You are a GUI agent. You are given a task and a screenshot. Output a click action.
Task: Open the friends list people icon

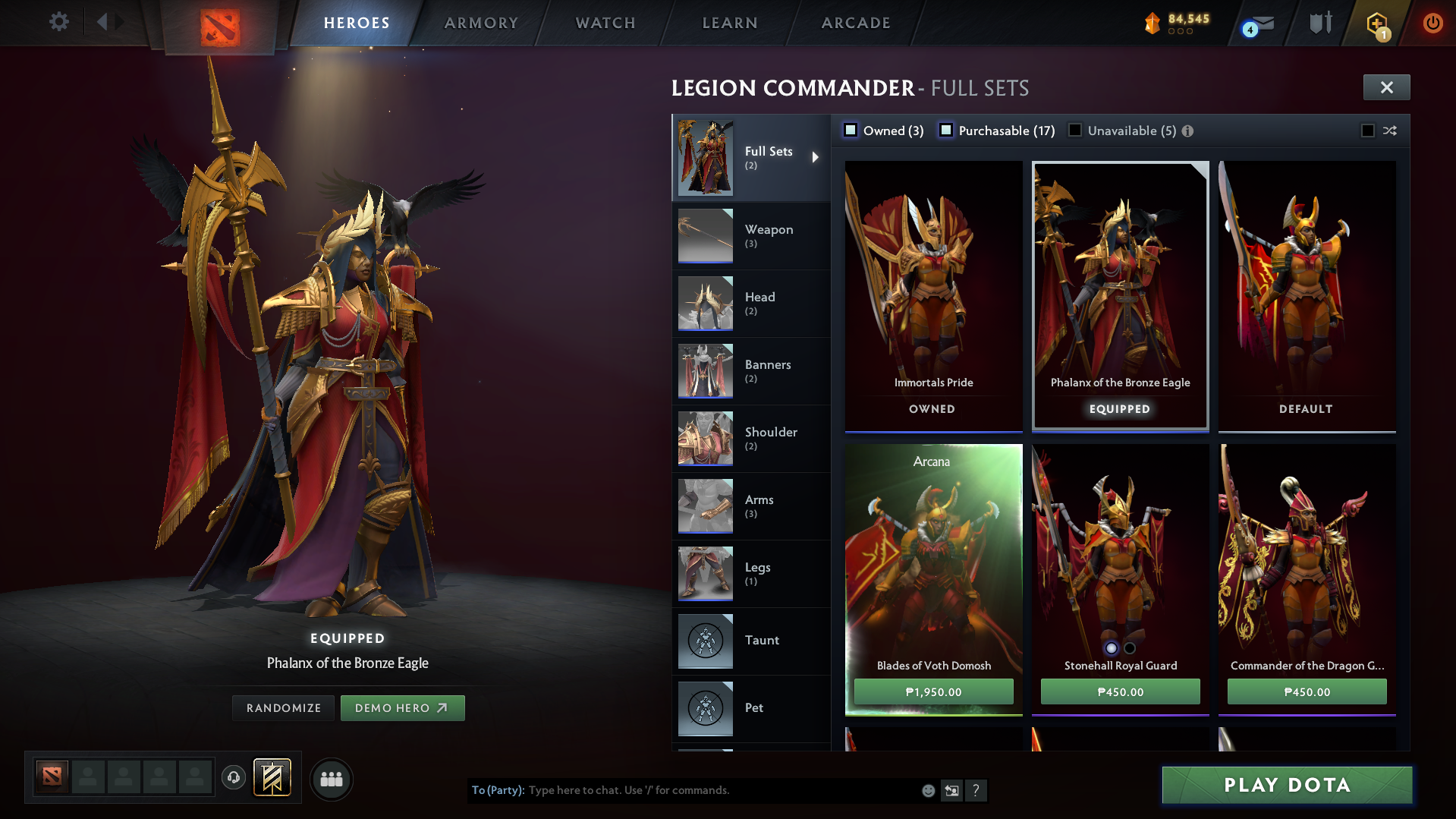coord(331,779)
